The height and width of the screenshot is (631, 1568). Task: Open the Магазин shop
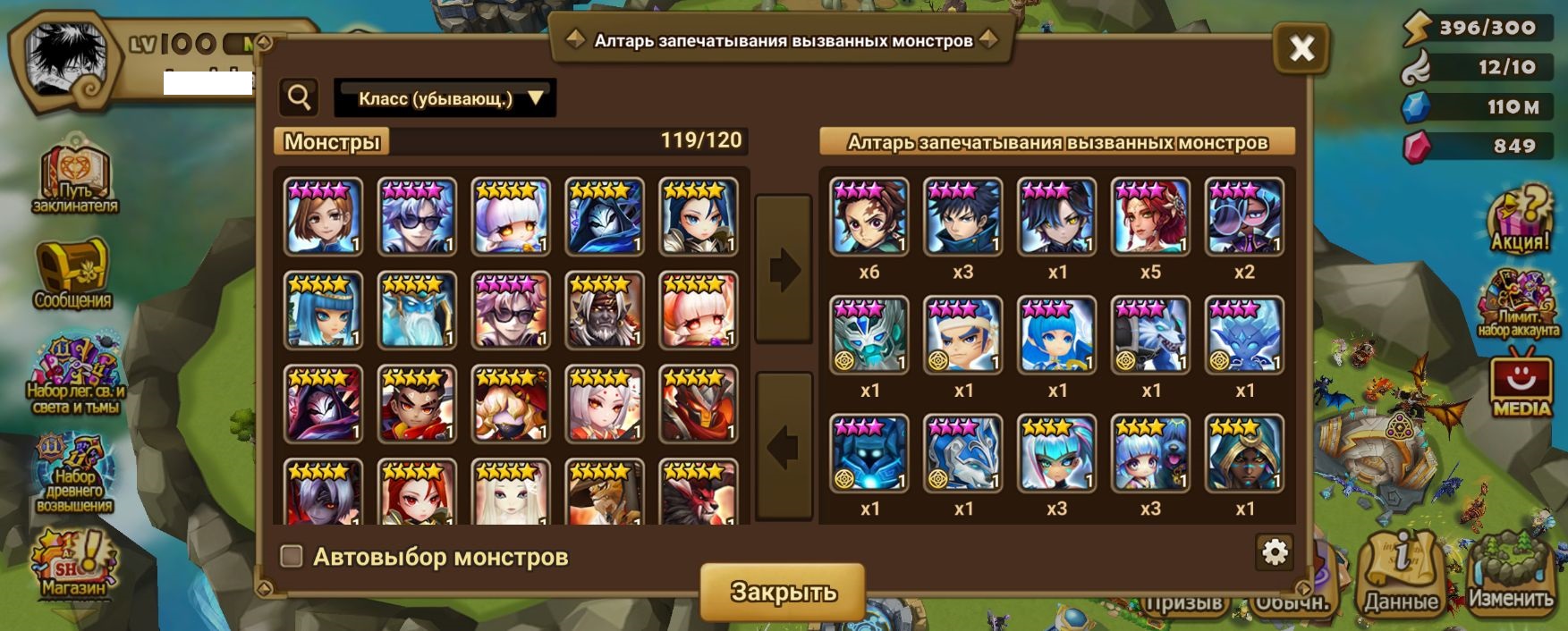(73, 565)
